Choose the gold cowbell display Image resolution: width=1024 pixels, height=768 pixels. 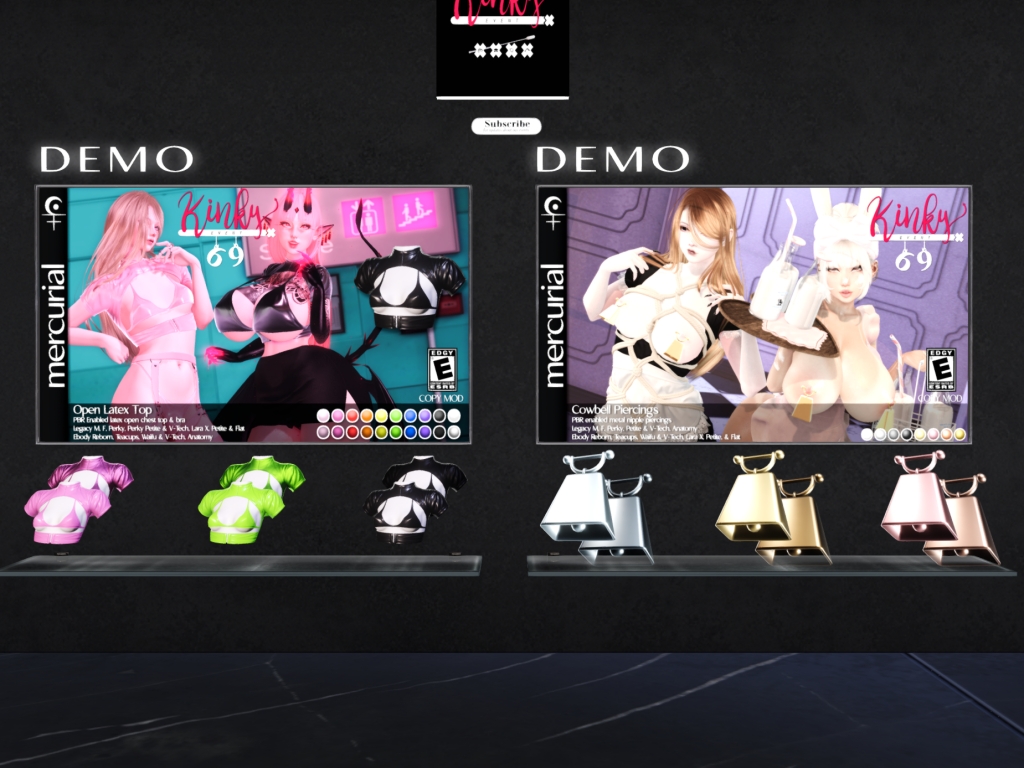(770, 507)
